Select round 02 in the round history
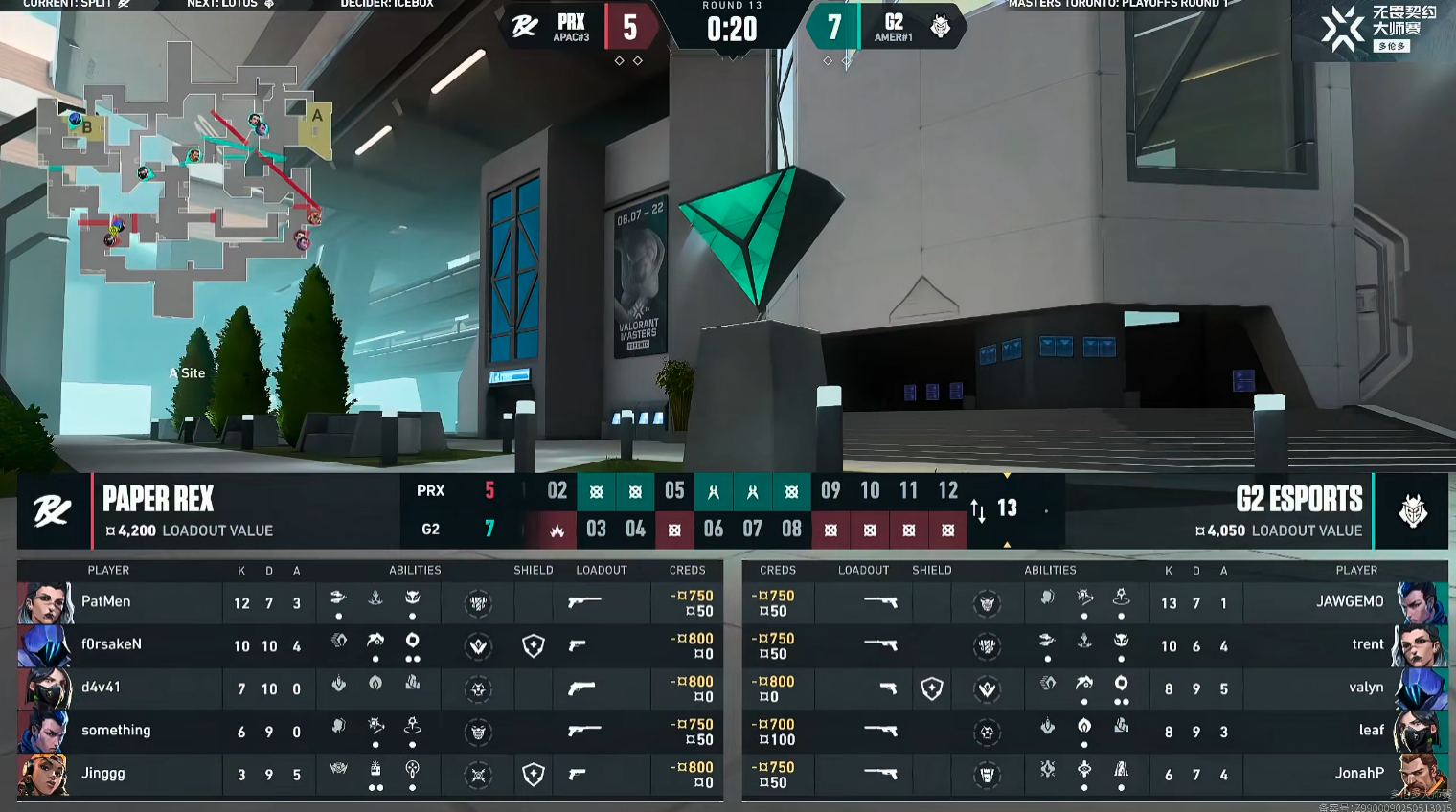The height and width of the screenshot is (812, 1456). [557, 491]
